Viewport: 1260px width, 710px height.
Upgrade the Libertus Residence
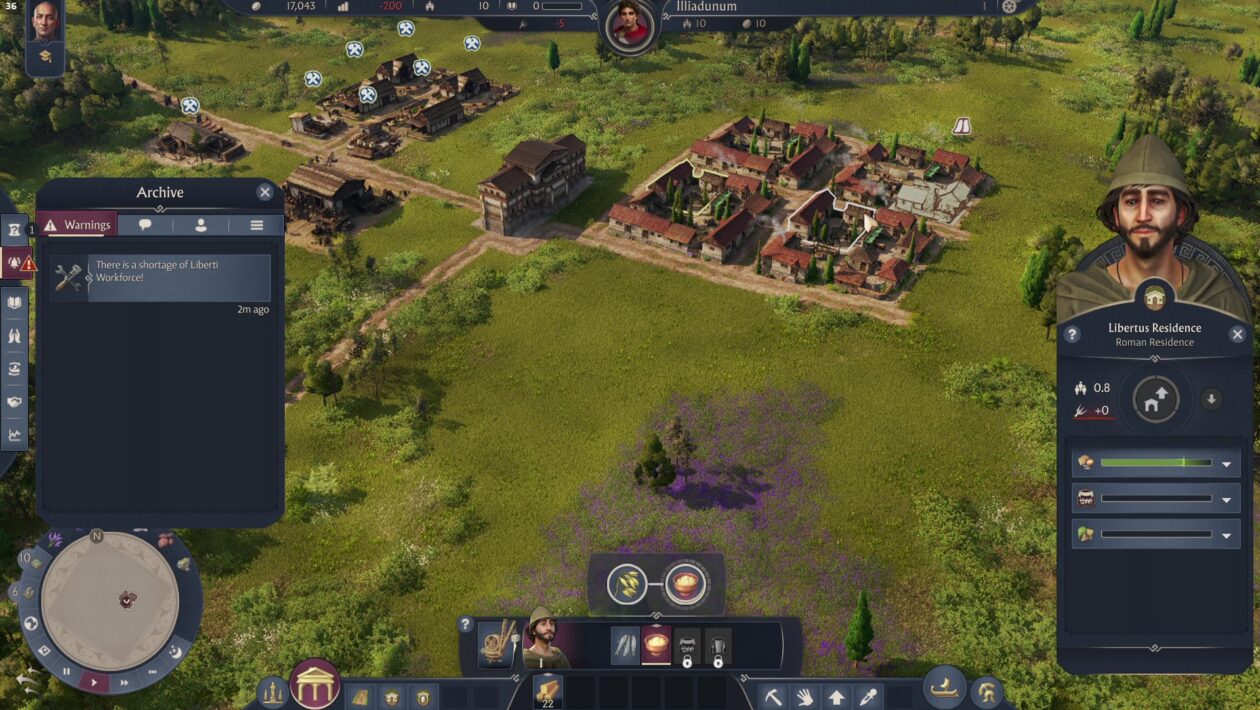tap(1156, 401)
